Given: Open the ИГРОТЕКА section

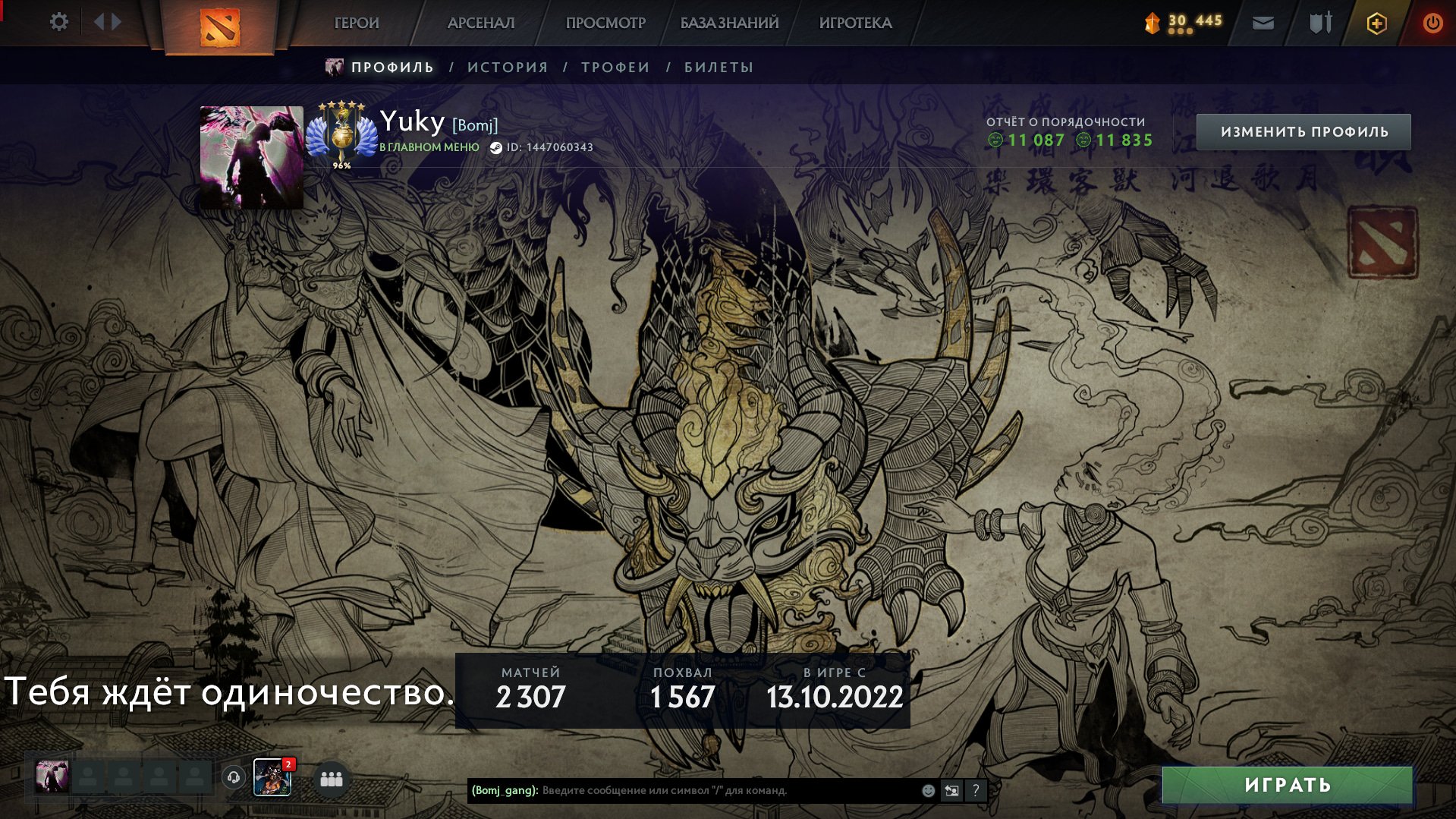Looking at the screenshot, I should click(855, 23).
